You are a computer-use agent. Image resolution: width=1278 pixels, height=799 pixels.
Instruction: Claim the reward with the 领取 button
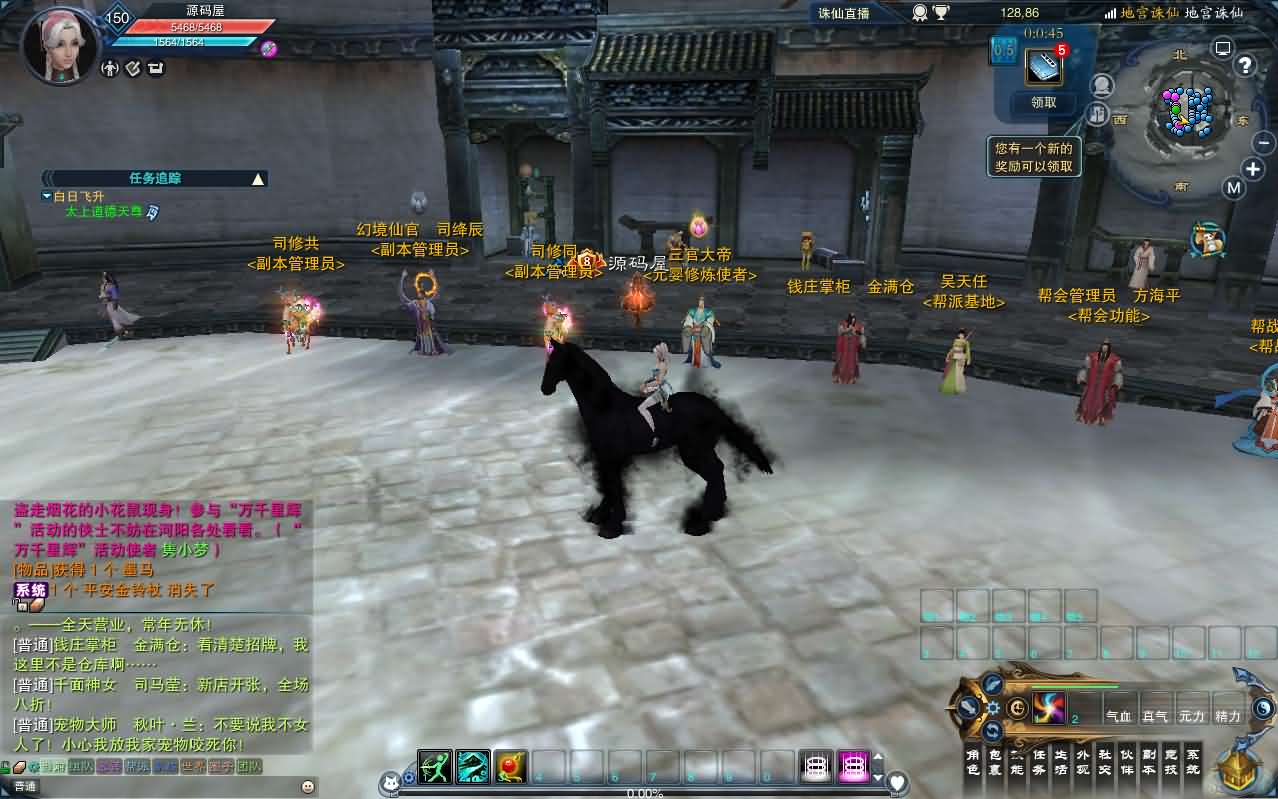pyautogui.click(x=1044, y=102)
